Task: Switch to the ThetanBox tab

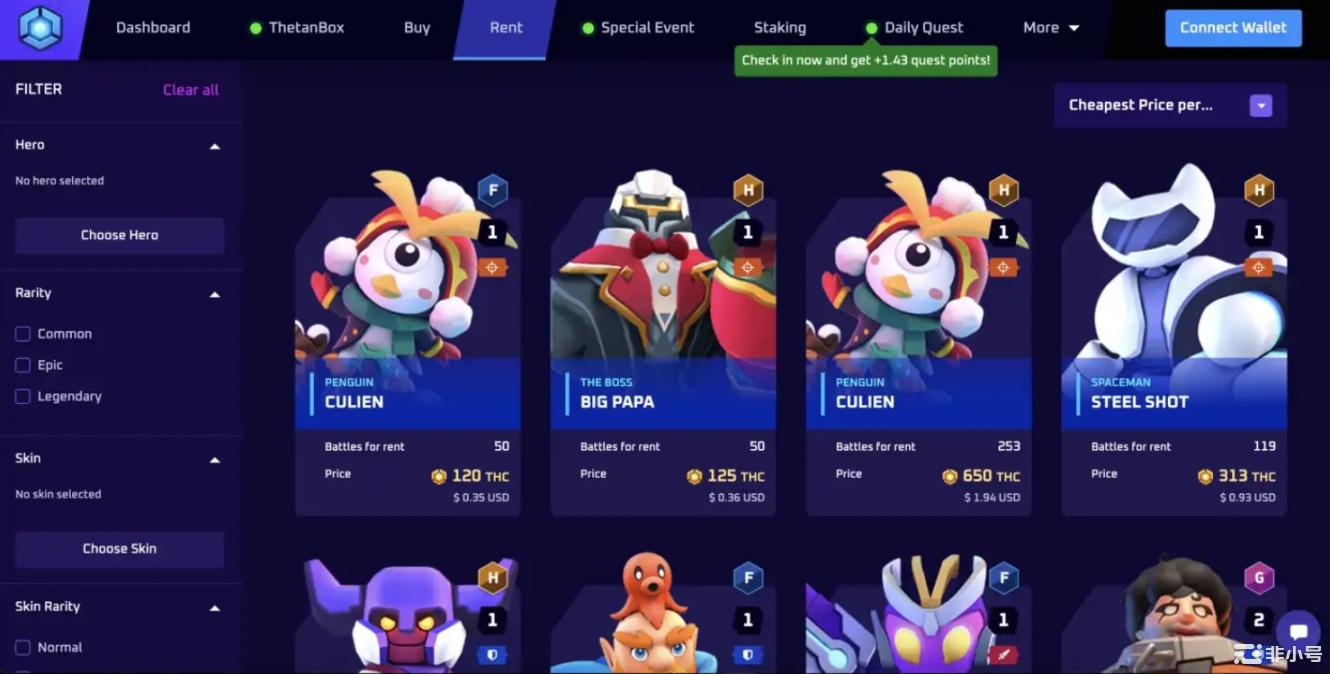Action: coord(306,28)
